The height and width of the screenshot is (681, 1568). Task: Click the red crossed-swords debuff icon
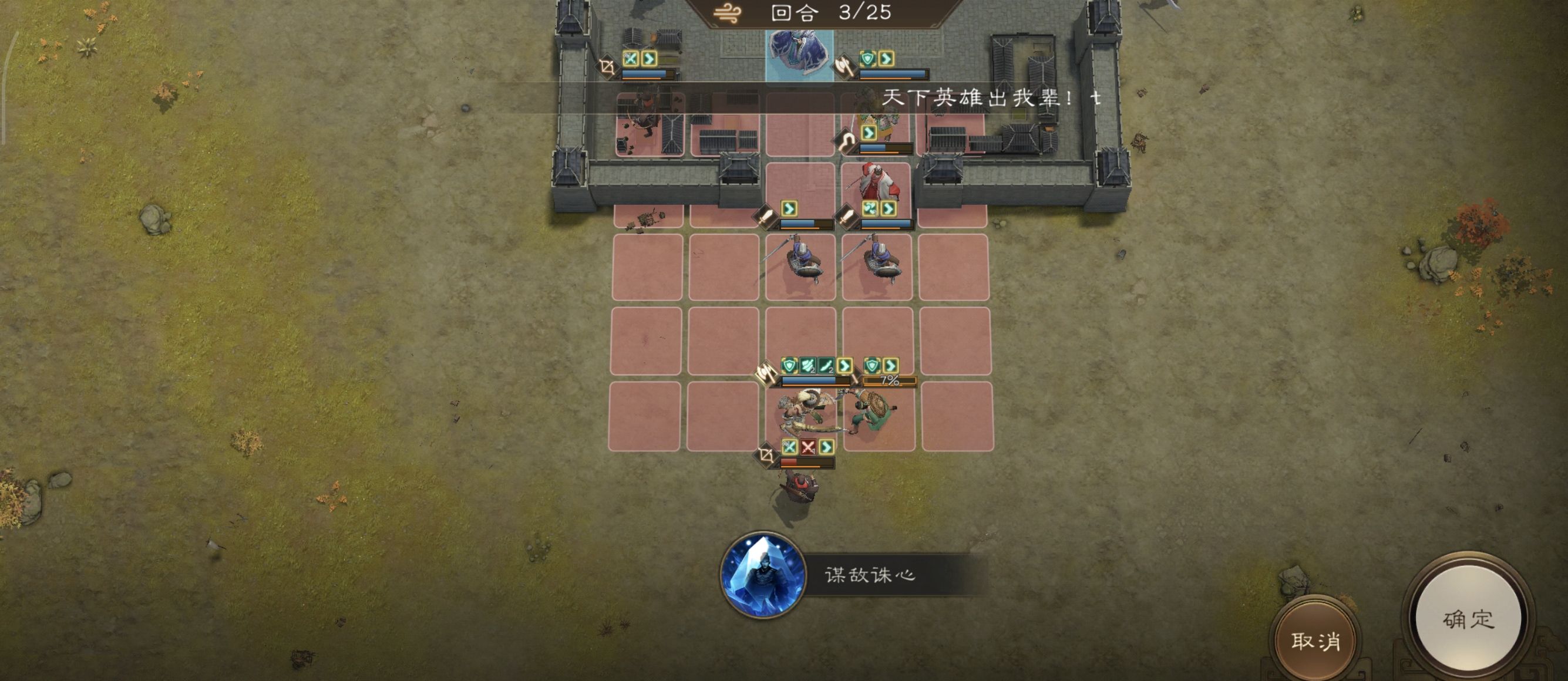point(810,447)
